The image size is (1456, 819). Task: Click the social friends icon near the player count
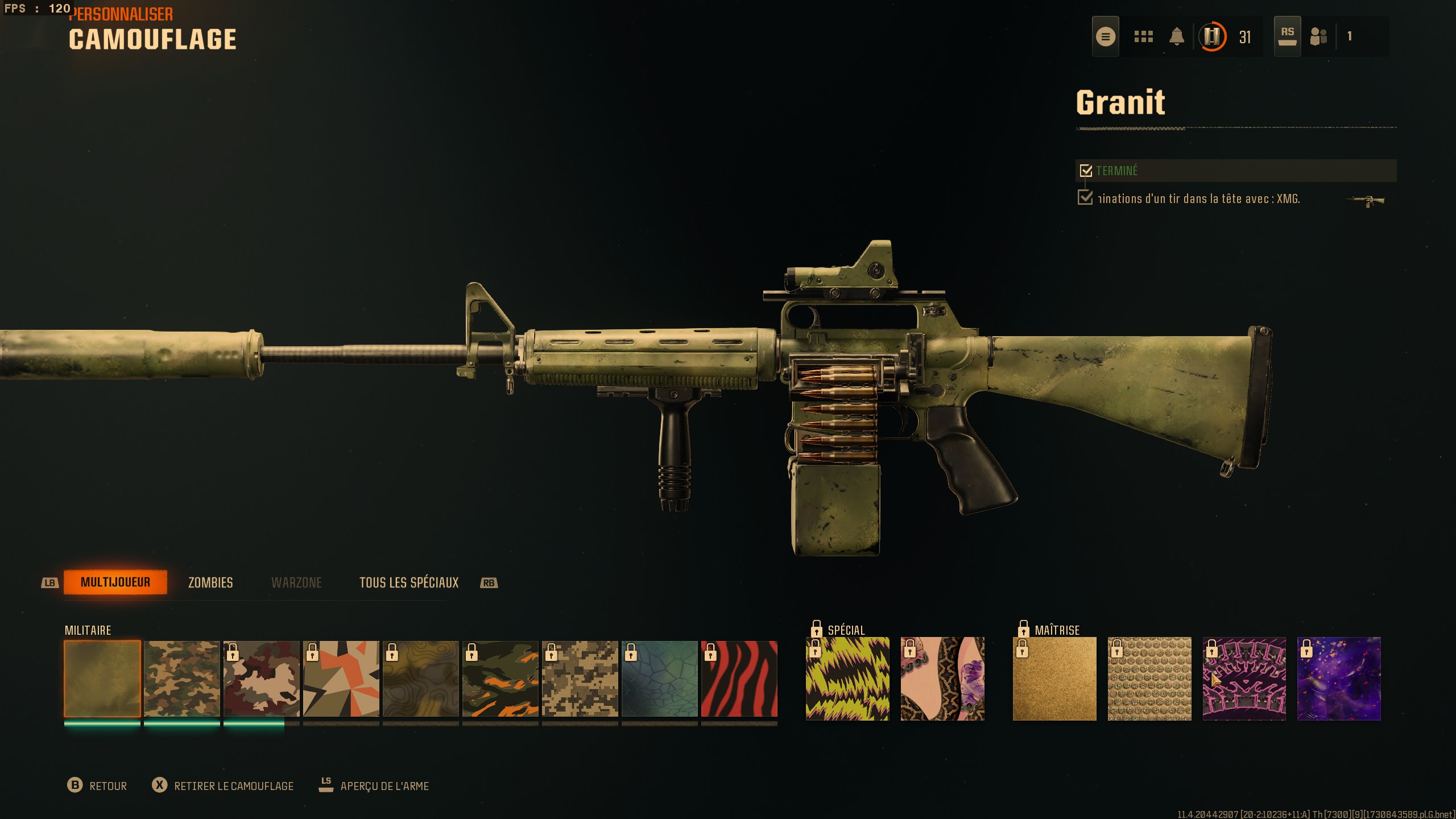click(1318, 36)
